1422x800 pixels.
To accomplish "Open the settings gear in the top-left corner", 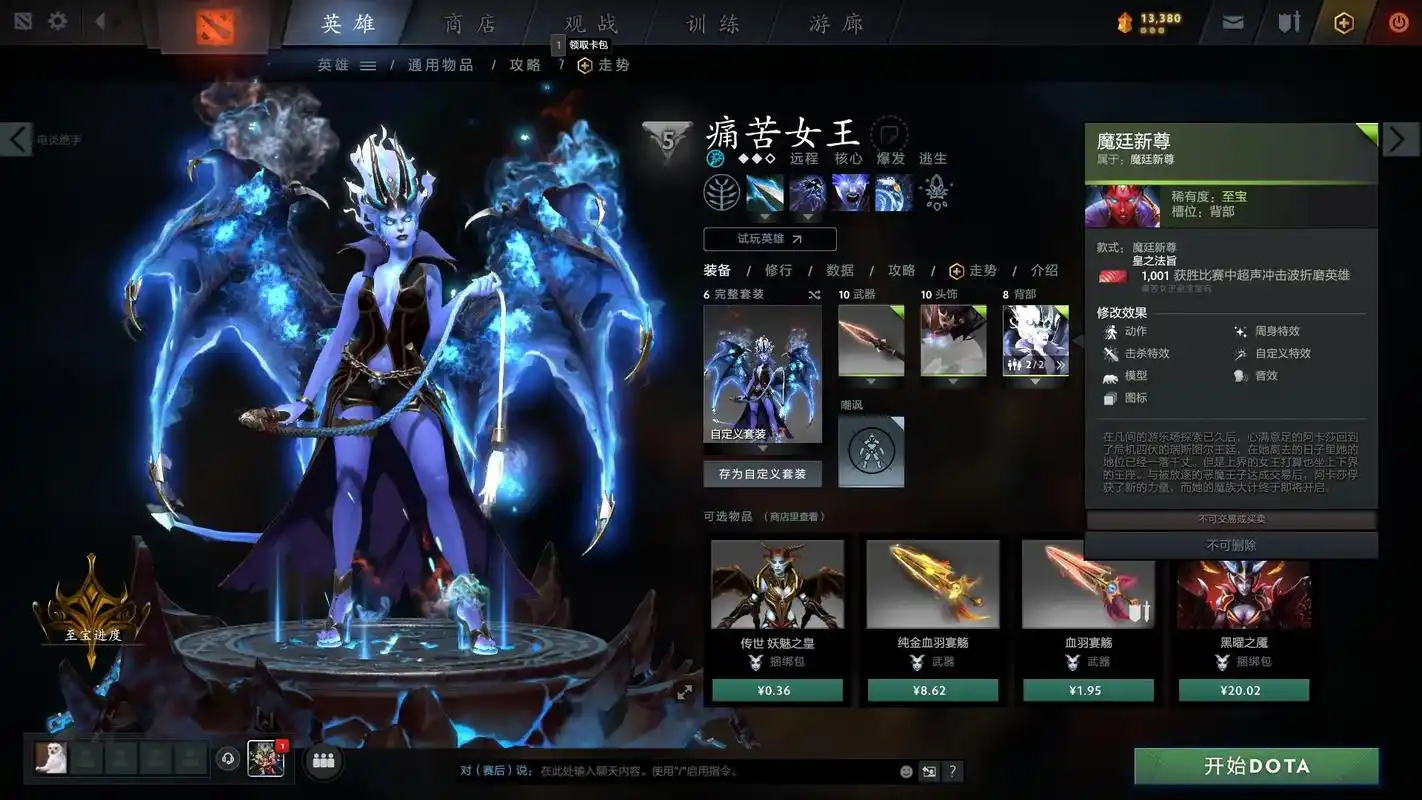I will click(x=57, y=20).
